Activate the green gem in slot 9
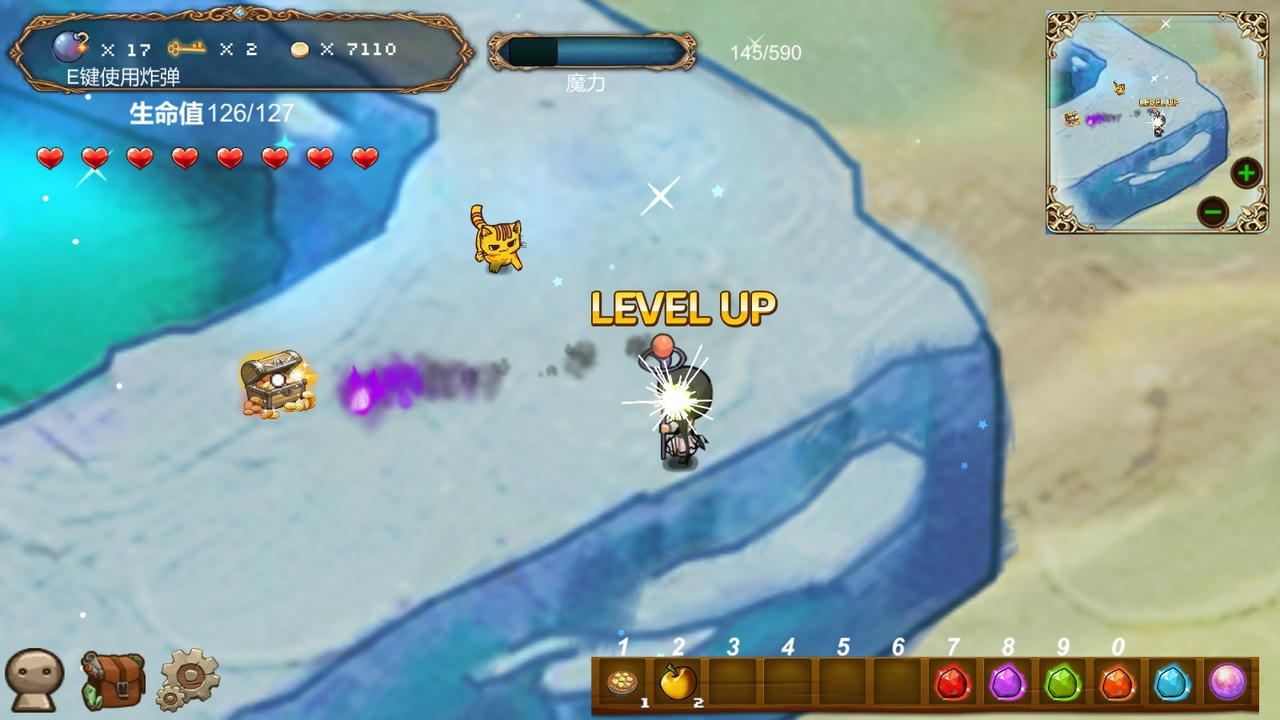The image size is (1280, 720). pyautogui.click(x=1063, y=683)
